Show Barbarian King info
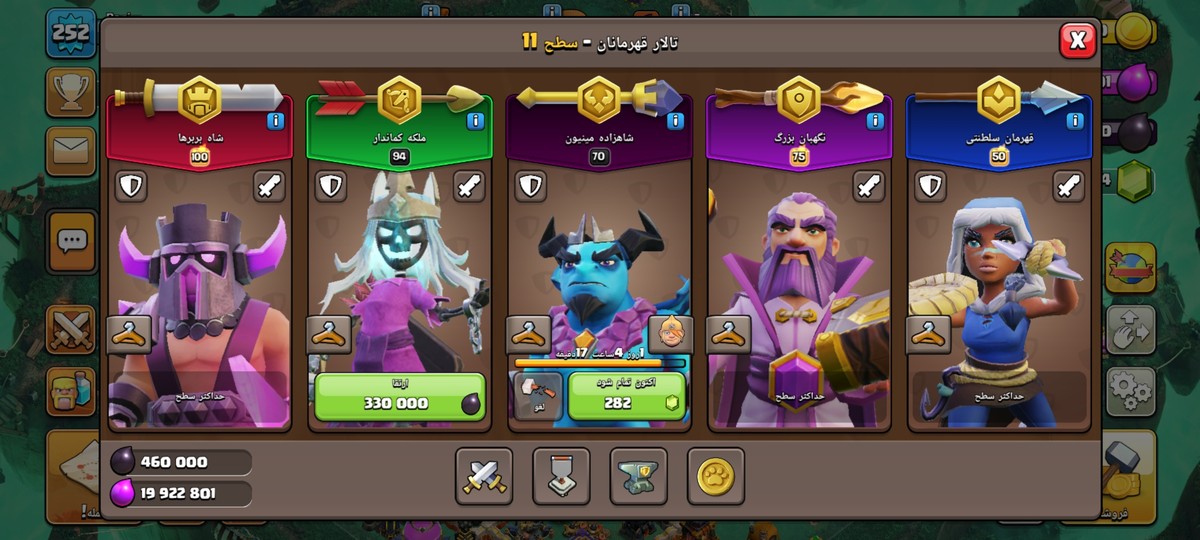The height and width of the screenshot is (540, 1200). click(275, 122)
